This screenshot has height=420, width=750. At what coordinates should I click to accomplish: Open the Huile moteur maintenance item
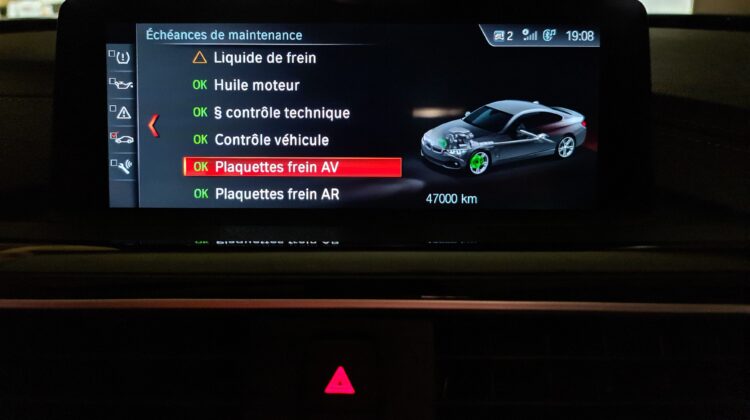pyautogui.click(x=256, y=85)
